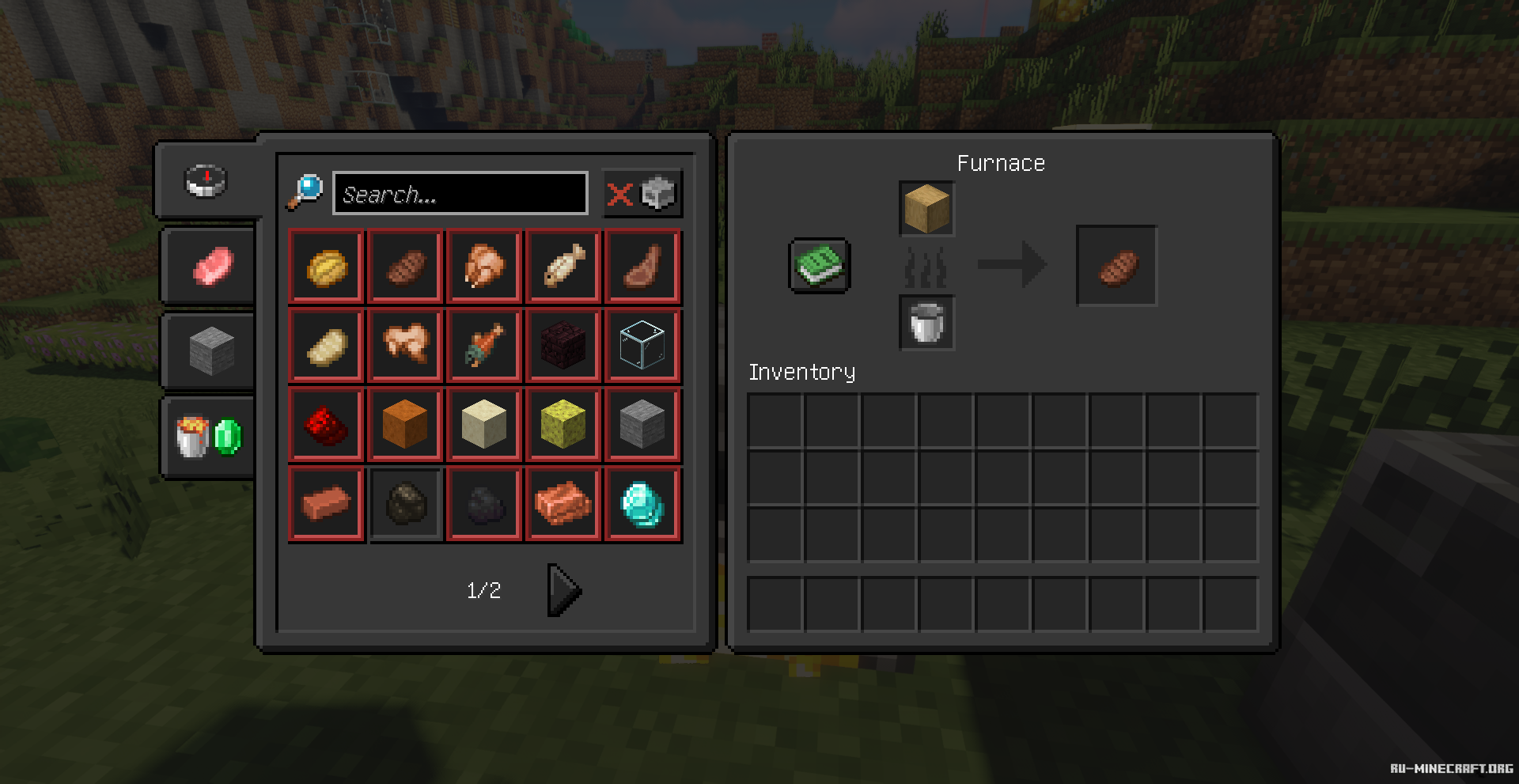This screenshot has height=784, width=1519.
Task: Switch to the compass tab
Action: [206, 180]
